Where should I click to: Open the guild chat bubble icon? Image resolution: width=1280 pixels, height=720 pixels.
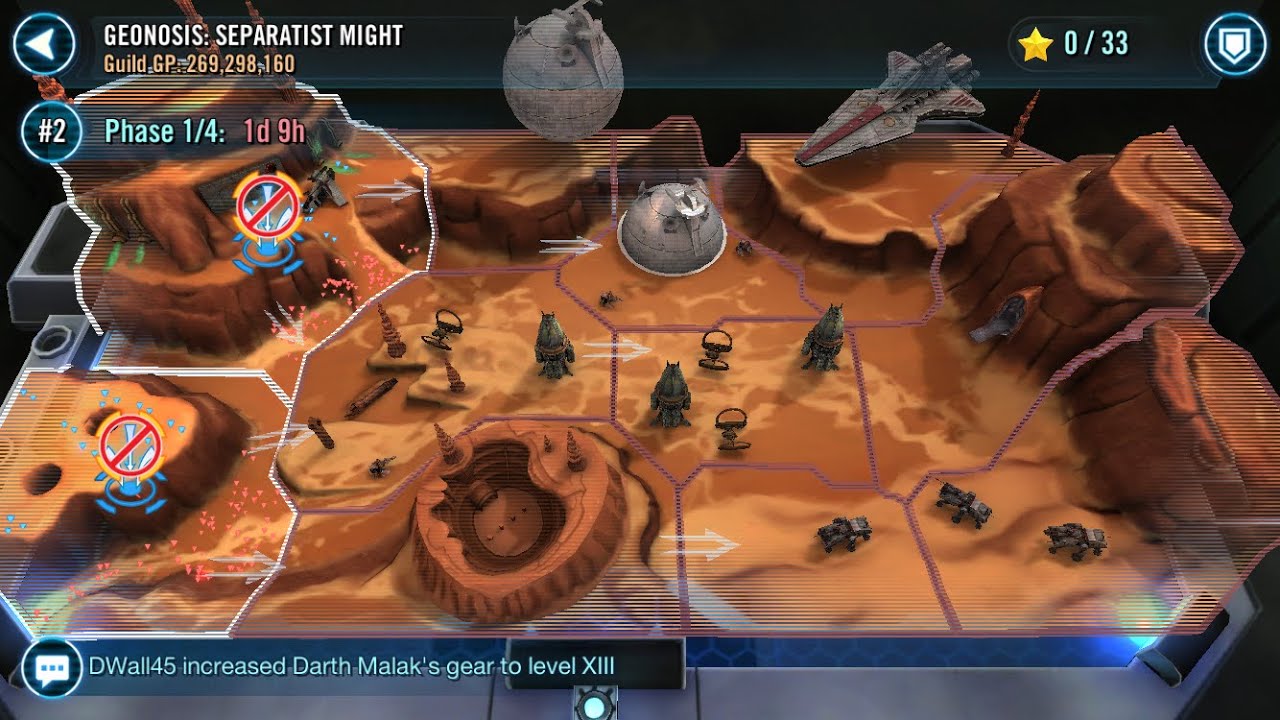pos(51,667)
